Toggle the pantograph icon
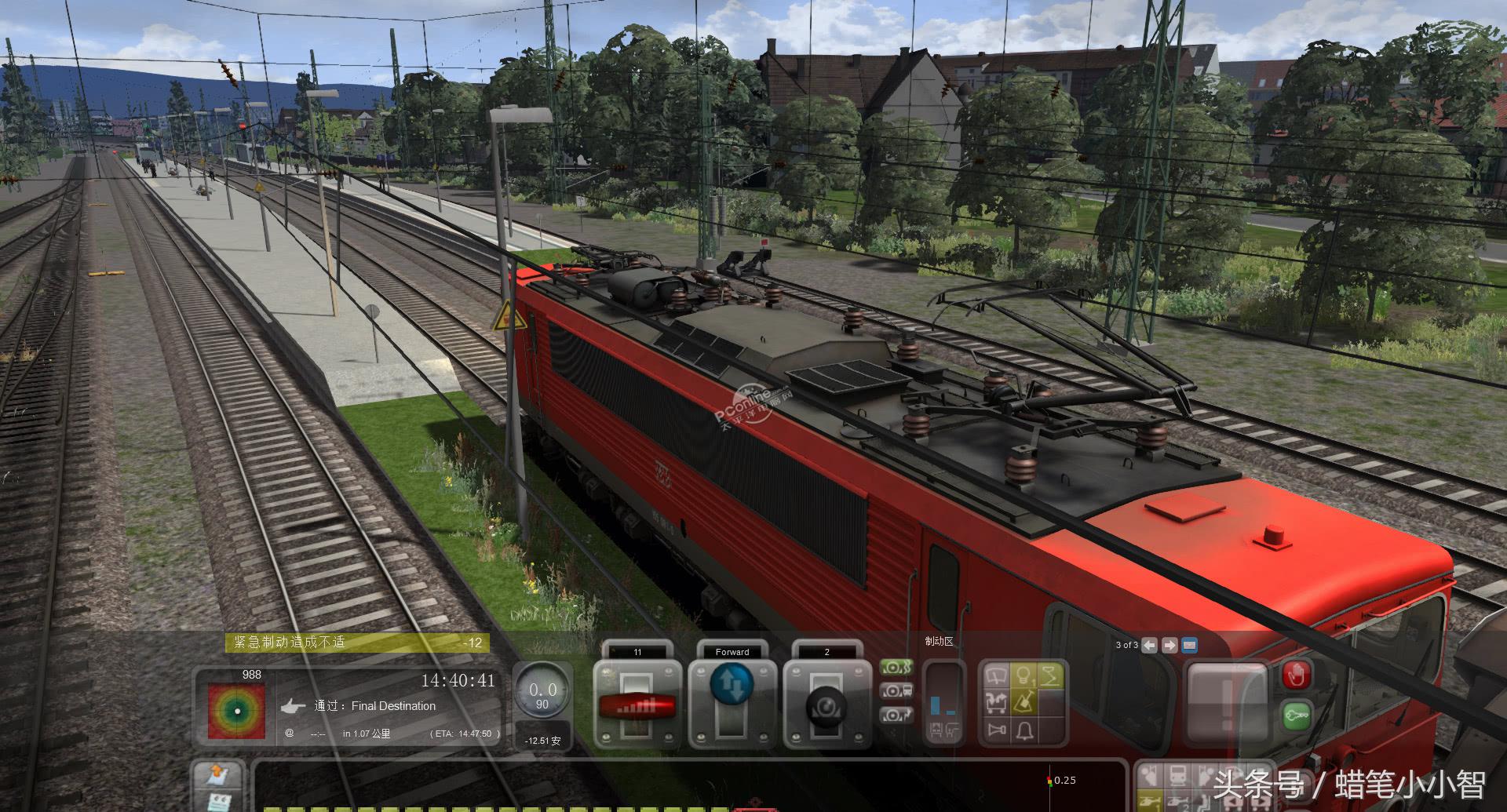1507x812 pixels. pos(1050,675)
